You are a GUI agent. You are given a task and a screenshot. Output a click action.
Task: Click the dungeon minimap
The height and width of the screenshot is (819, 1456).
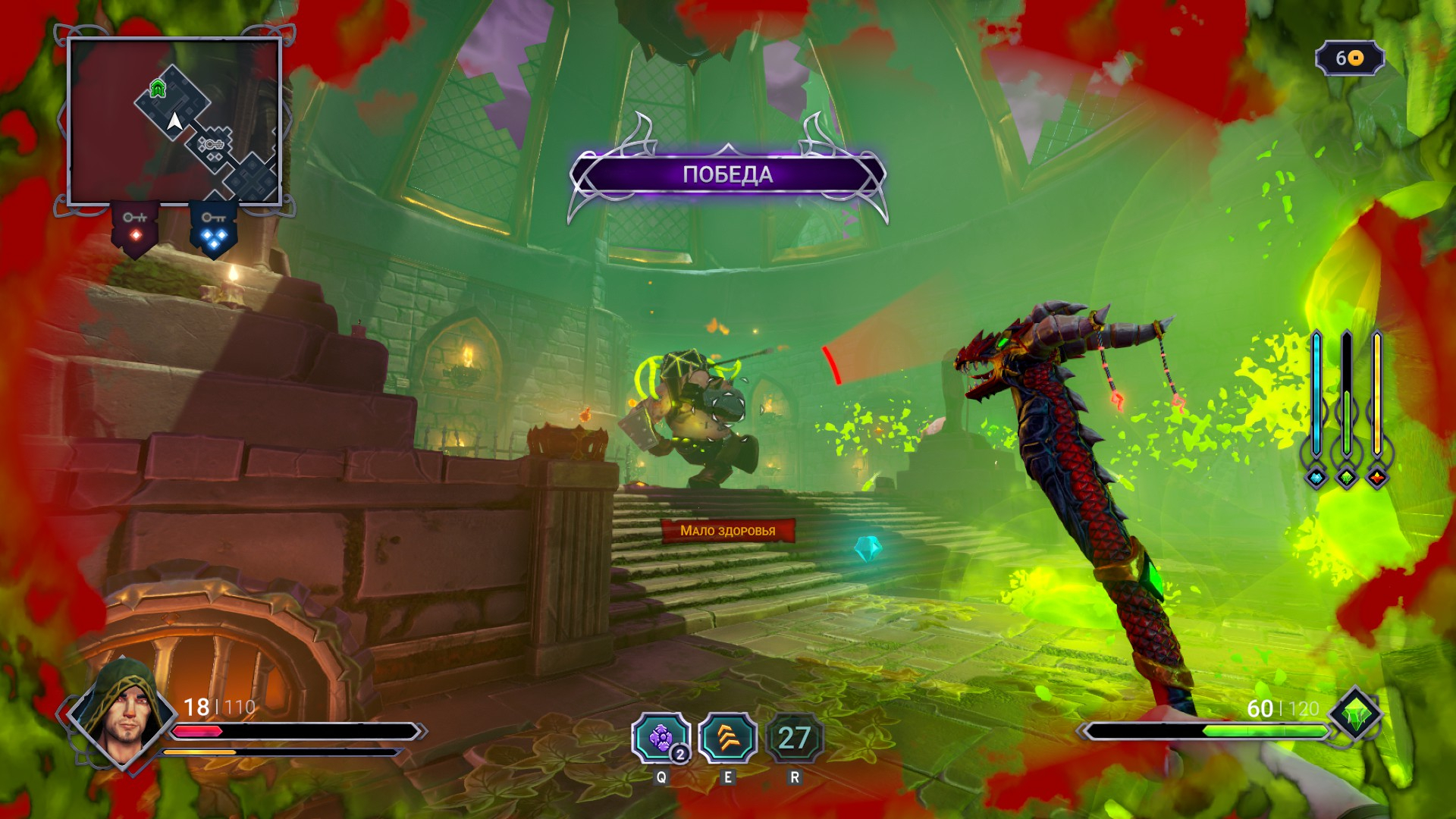(174, 121)
